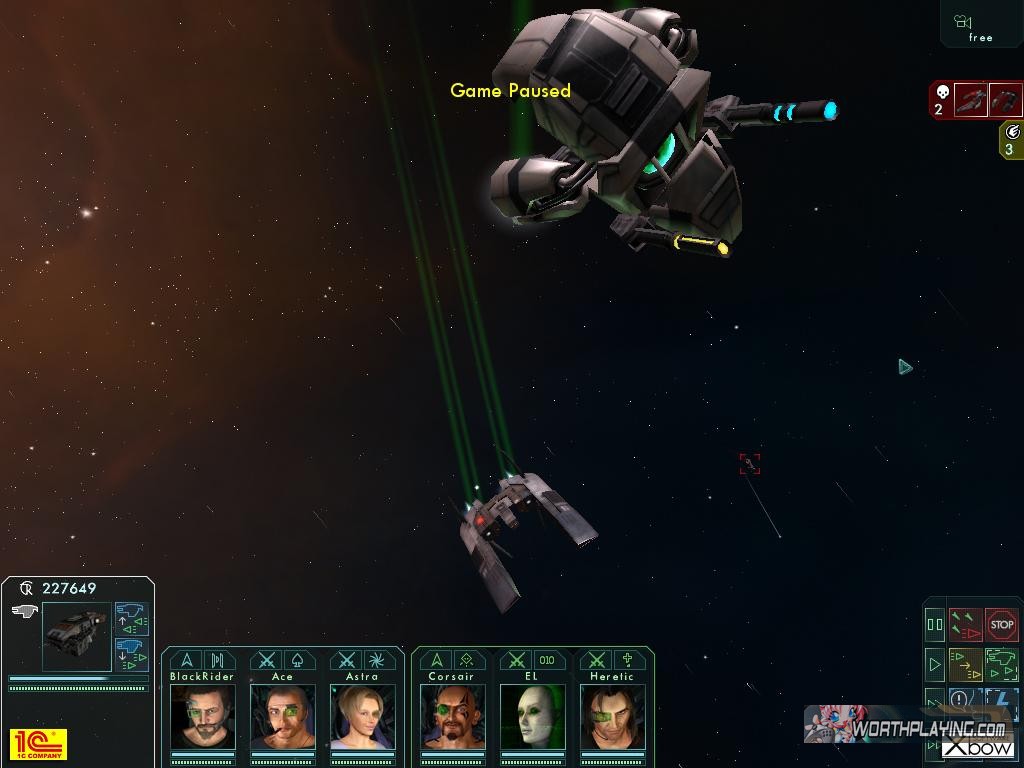Select pilot Ace's portrait
Image resolution: width=1024 pixels, height=768 pixels.
point(283,716)
